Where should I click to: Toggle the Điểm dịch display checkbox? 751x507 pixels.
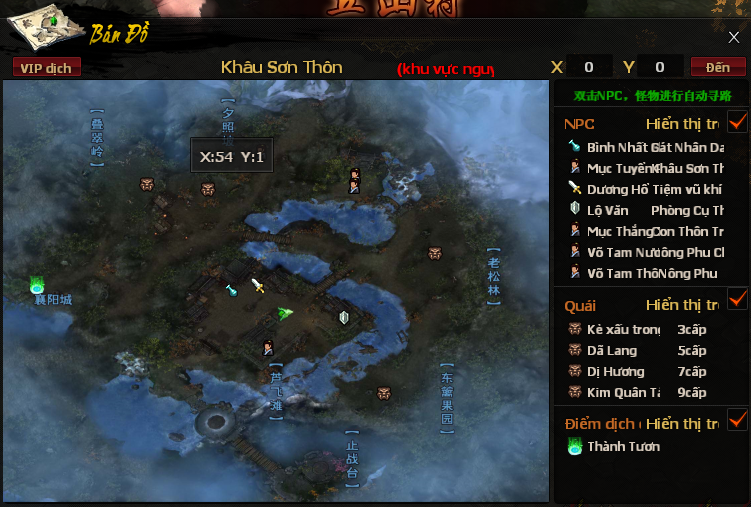738,419
